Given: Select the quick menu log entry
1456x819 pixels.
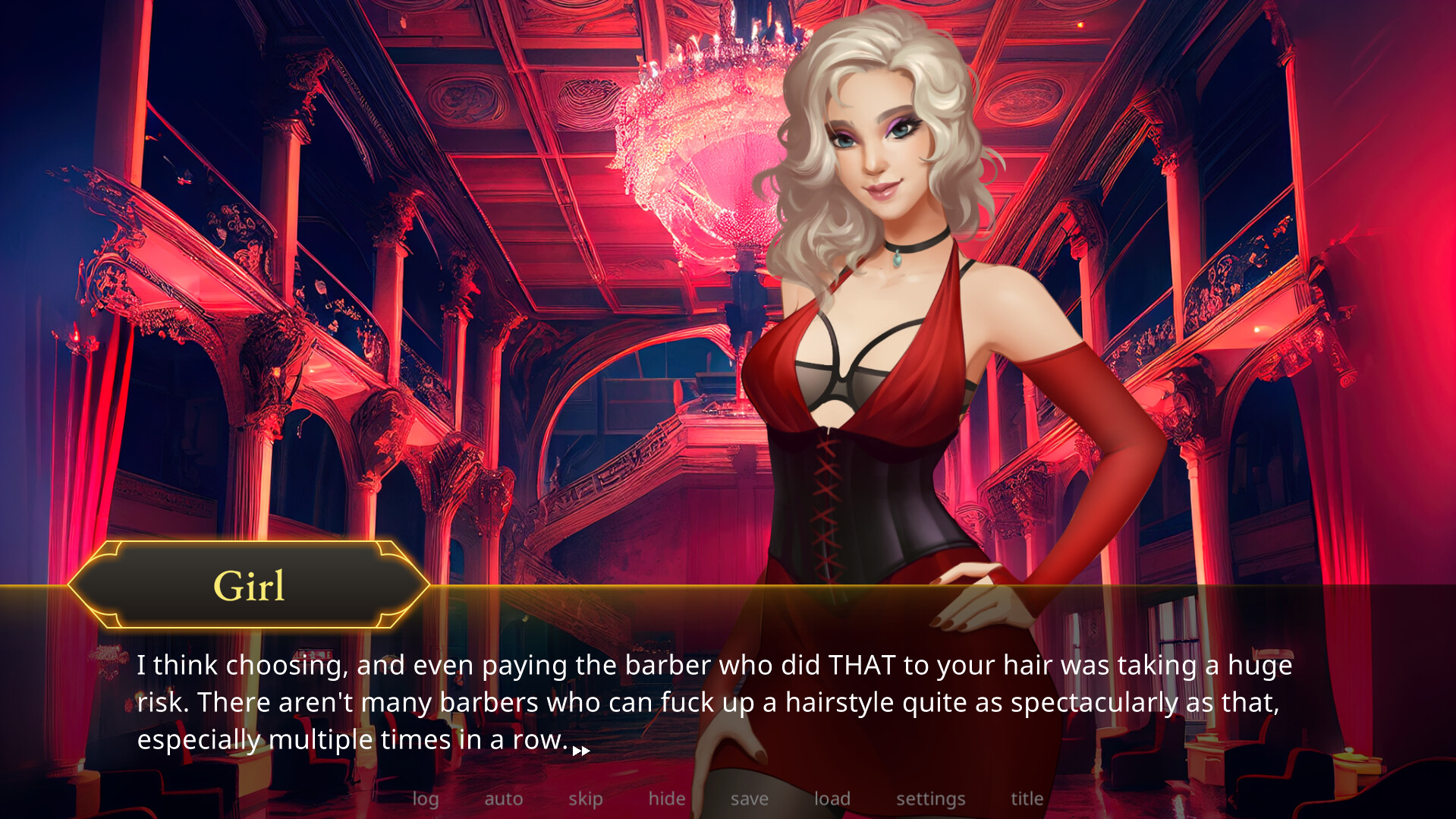Looking at the screenshot, I should pos(426,799).
